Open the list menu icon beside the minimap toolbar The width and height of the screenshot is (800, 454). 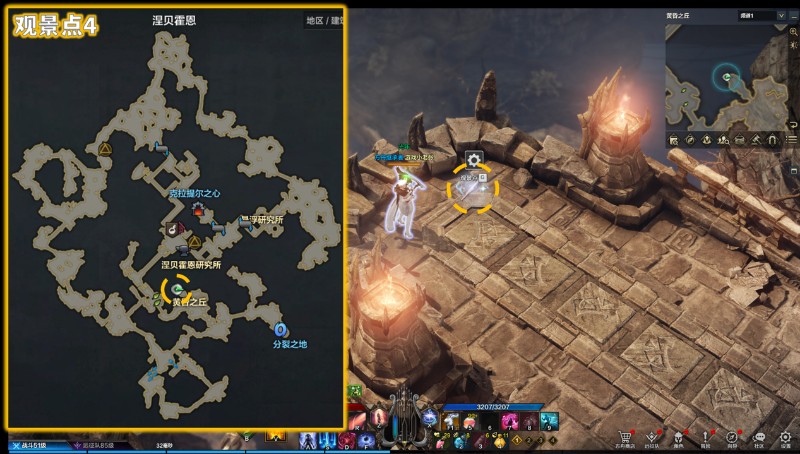791,139
